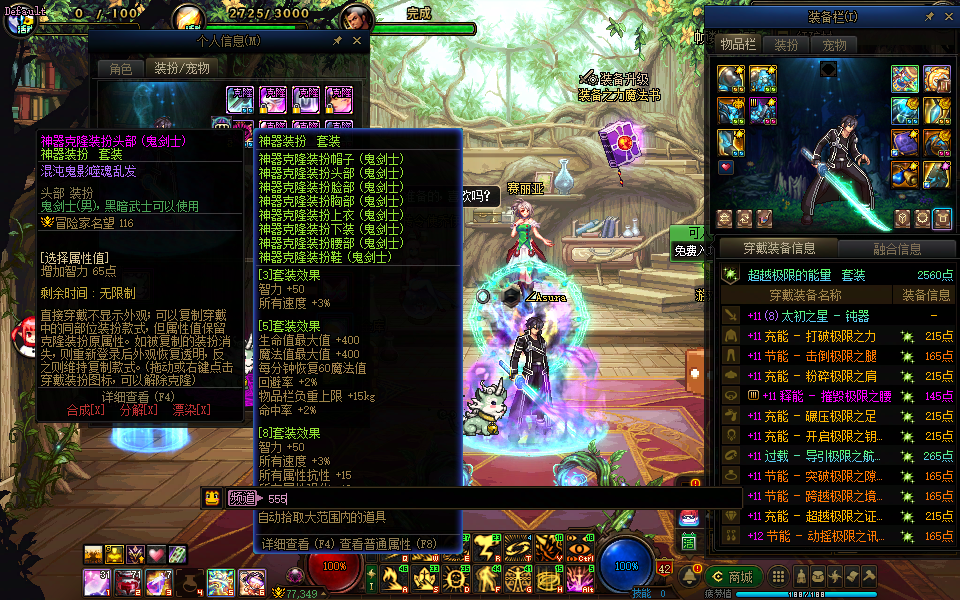Select the red heart slot in equipment panel

tap(726, 167)
